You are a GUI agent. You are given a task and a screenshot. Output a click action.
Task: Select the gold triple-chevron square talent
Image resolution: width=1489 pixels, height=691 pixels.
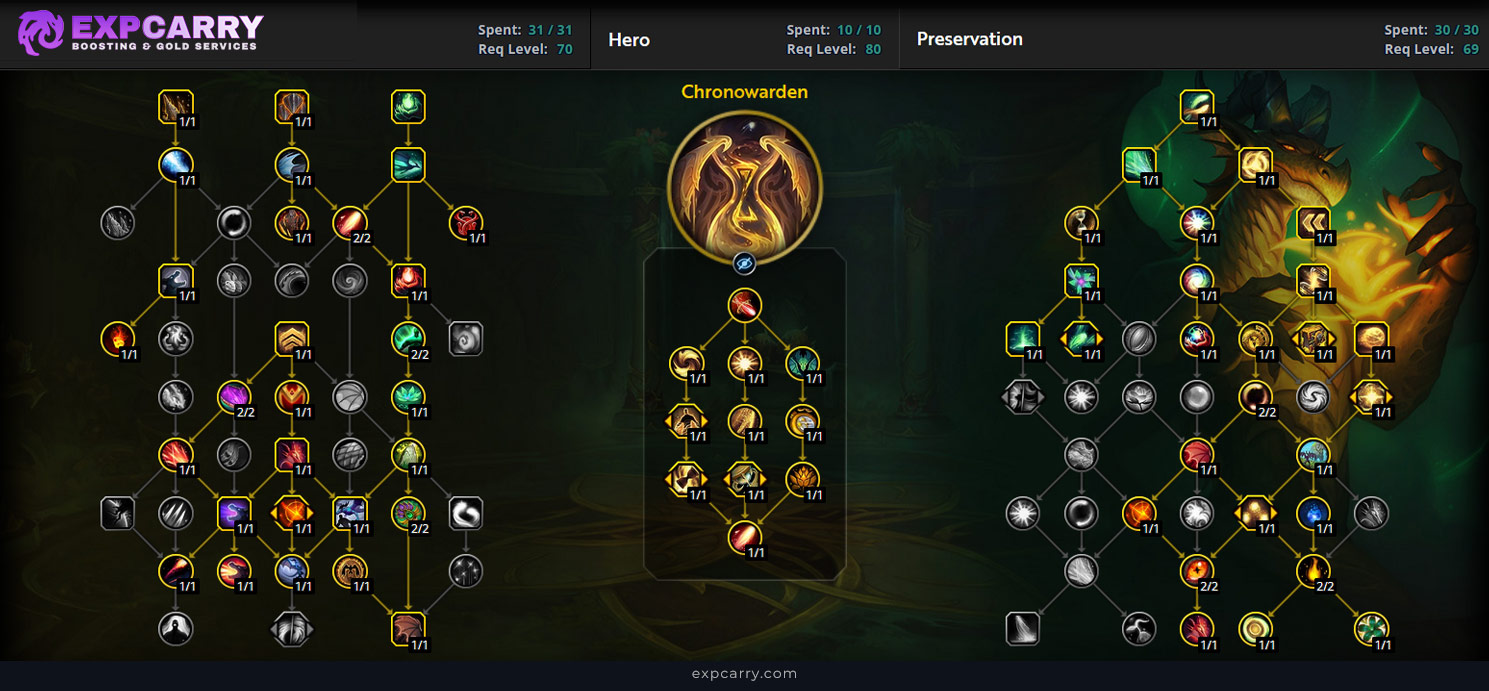click(292, 339)
